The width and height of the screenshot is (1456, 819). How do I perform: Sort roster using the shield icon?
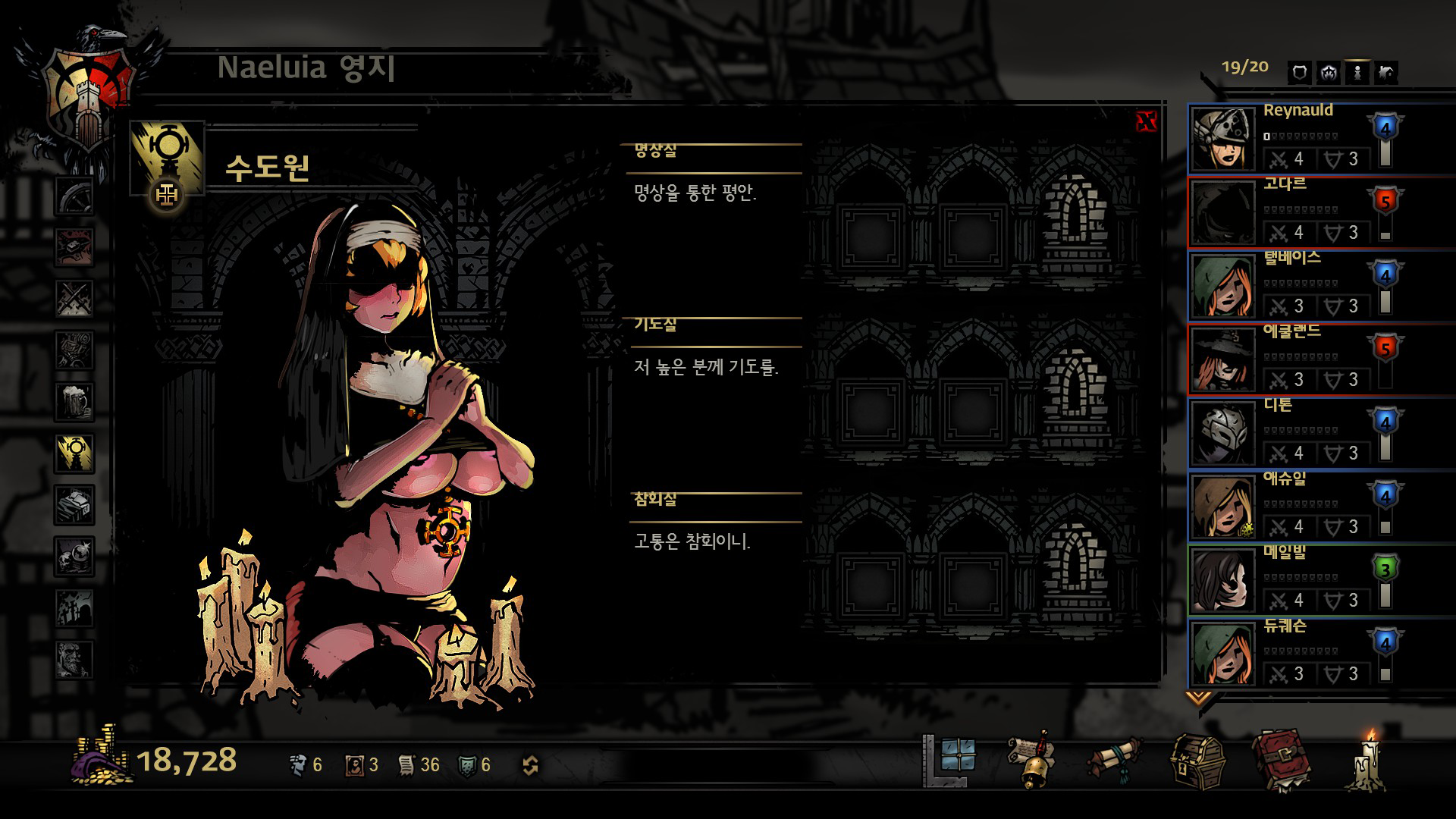pos(1299,73)
